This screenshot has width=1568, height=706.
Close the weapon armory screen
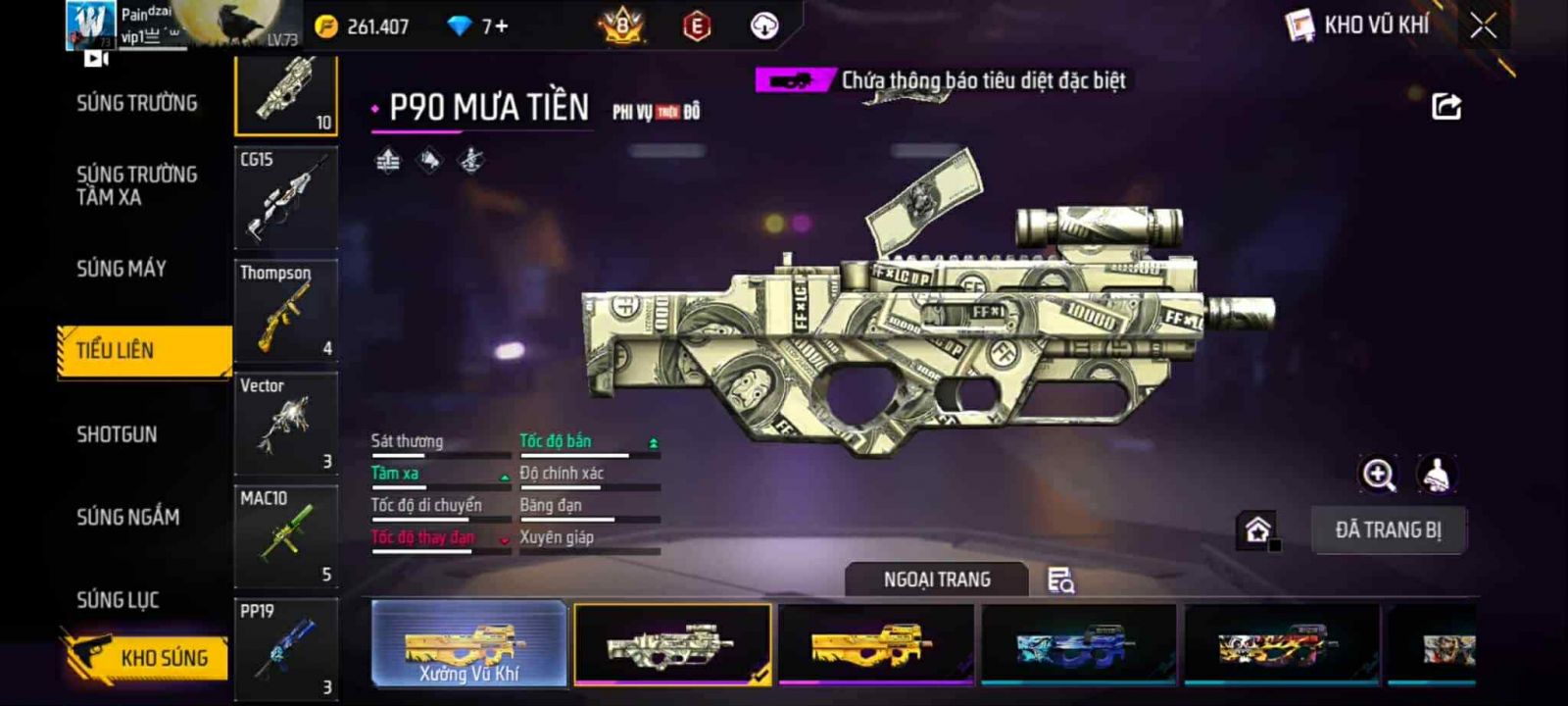(x=1484, y=26)
